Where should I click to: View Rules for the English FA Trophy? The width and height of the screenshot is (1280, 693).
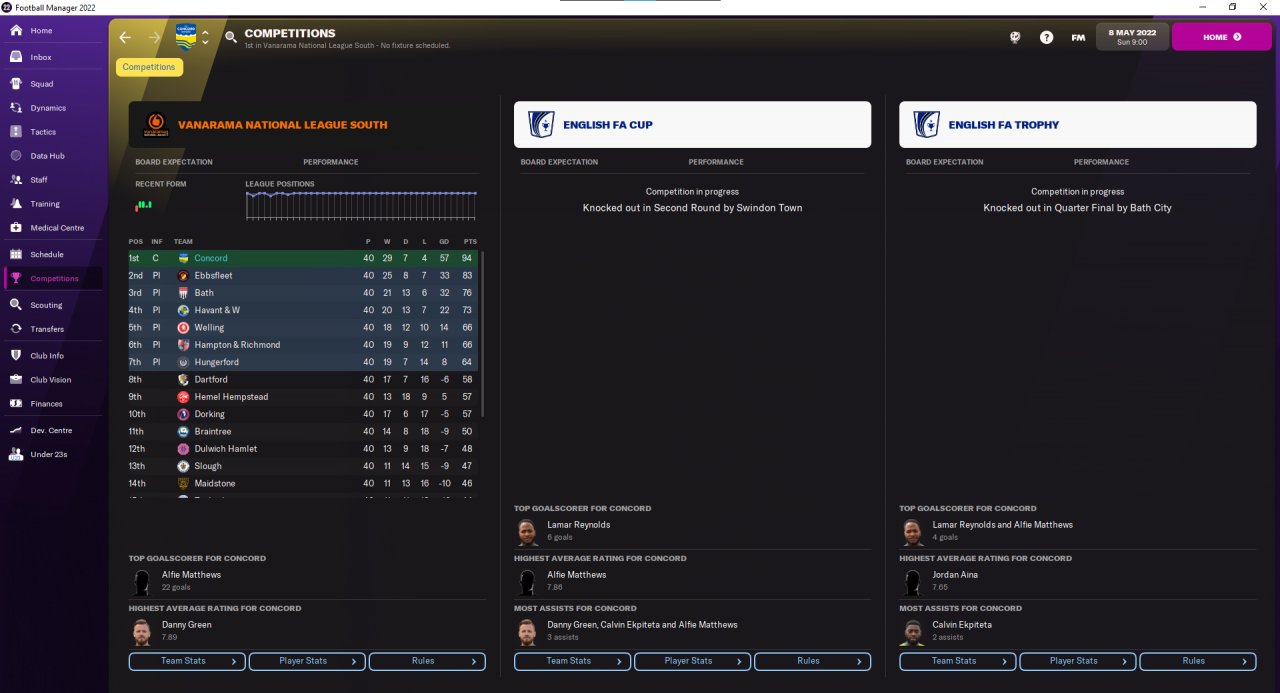click(x=1197, y=661)
